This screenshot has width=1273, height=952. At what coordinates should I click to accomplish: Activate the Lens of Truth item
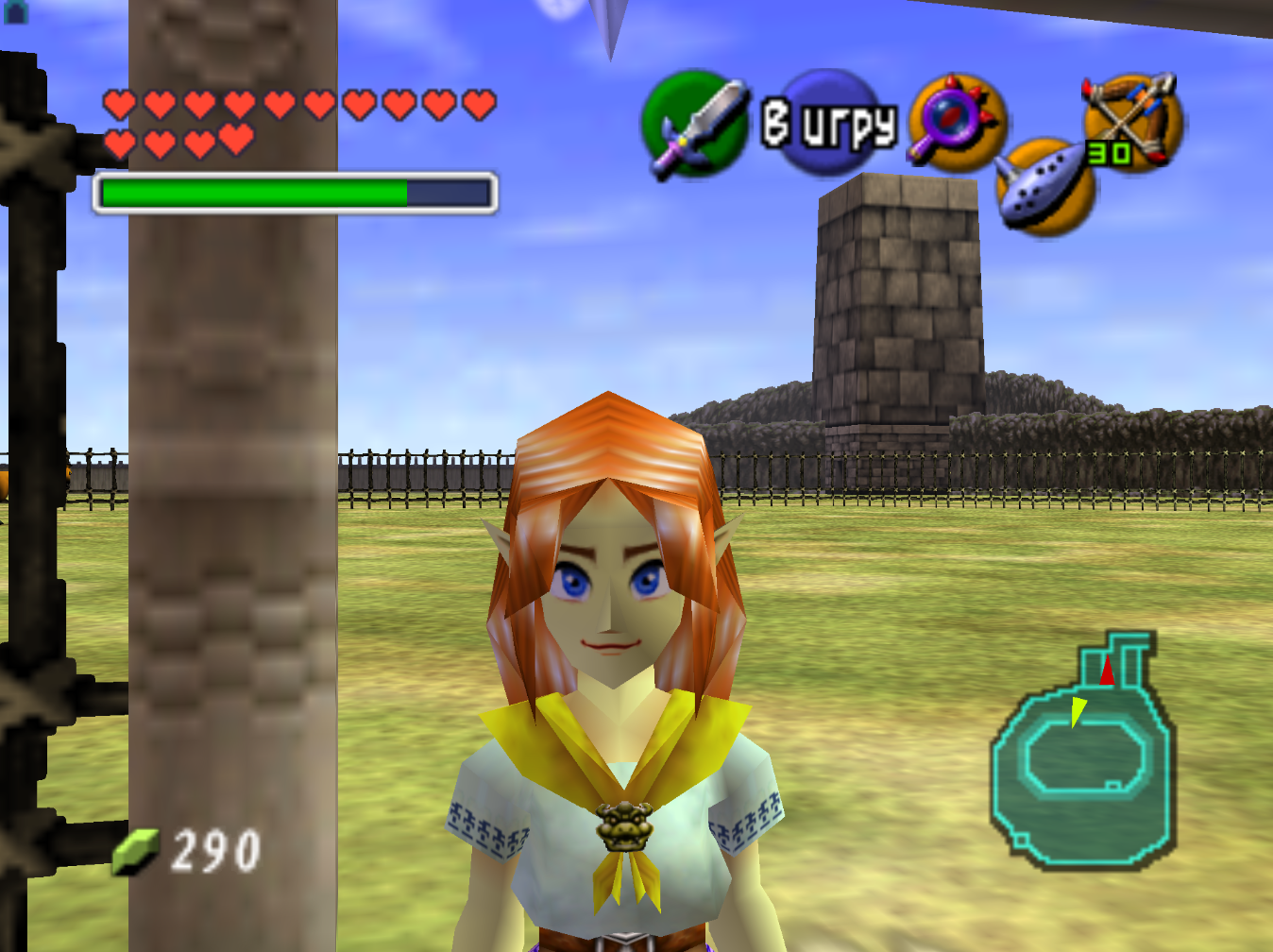[x=956, y=123]
